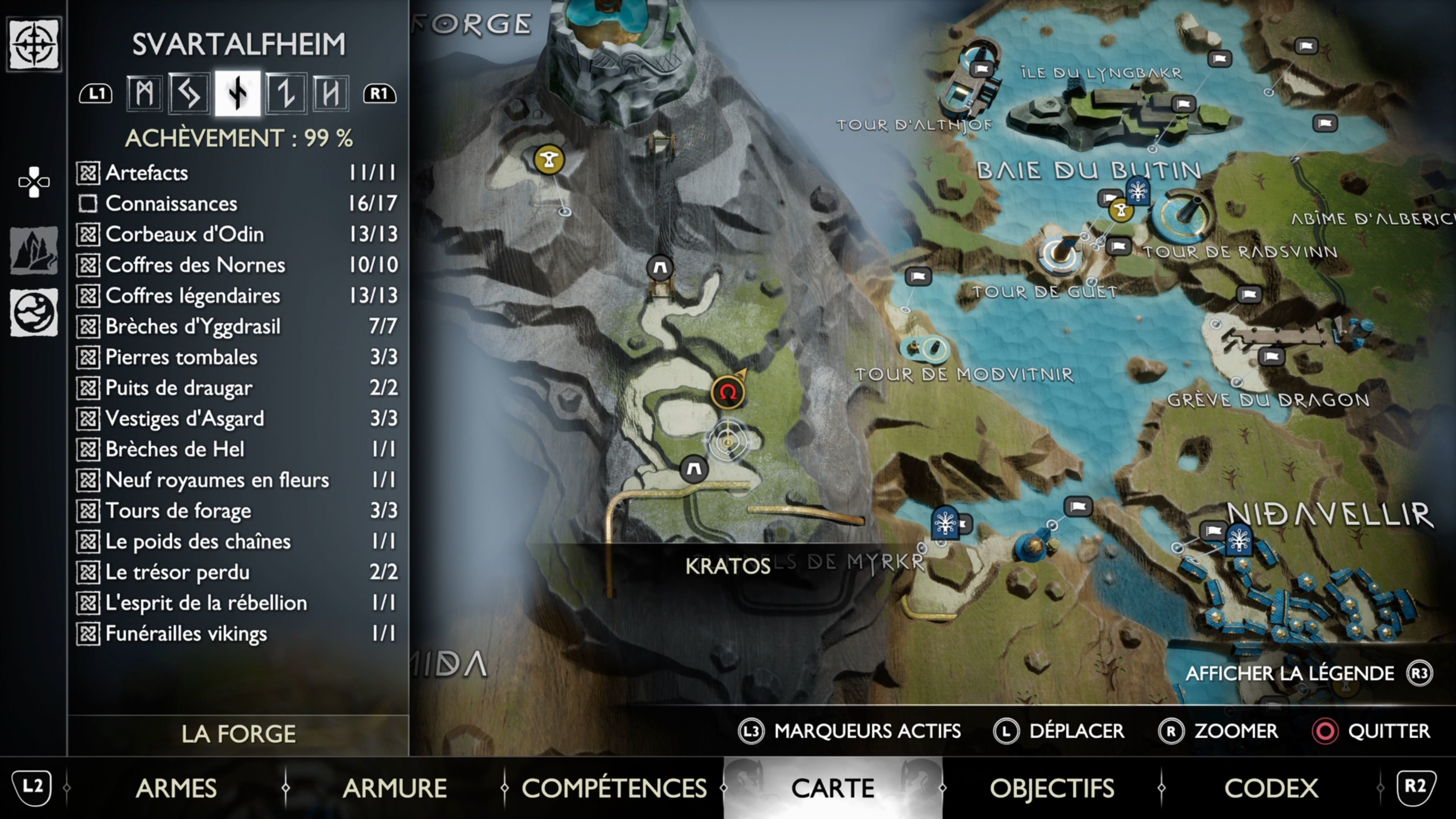Viewport: 1456px width, 819px height.
Task: Choose the Corbeaux d'Odin row
Action: (237, 234)
